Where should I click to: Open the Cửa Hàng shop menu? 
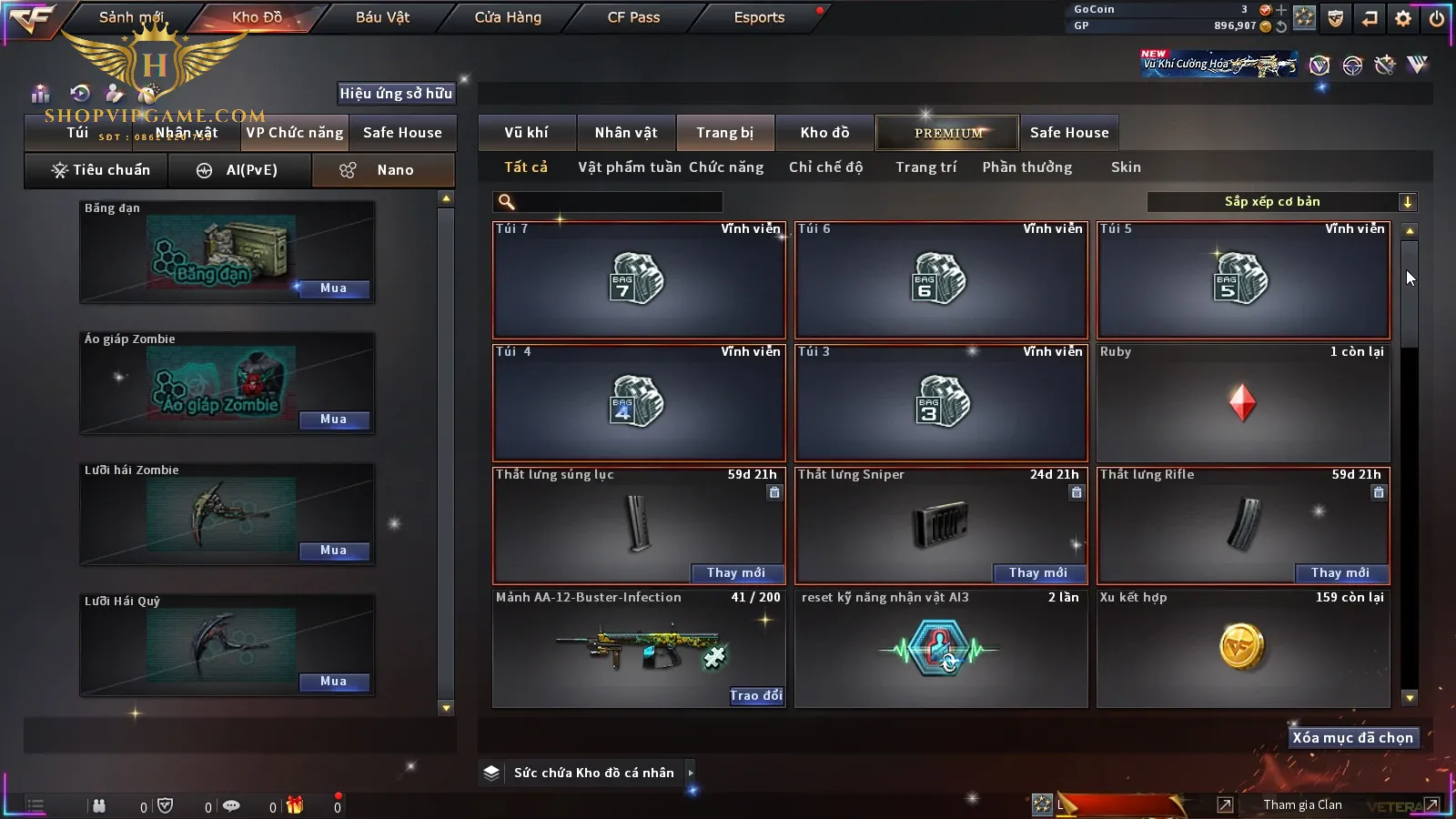(508, 17)
